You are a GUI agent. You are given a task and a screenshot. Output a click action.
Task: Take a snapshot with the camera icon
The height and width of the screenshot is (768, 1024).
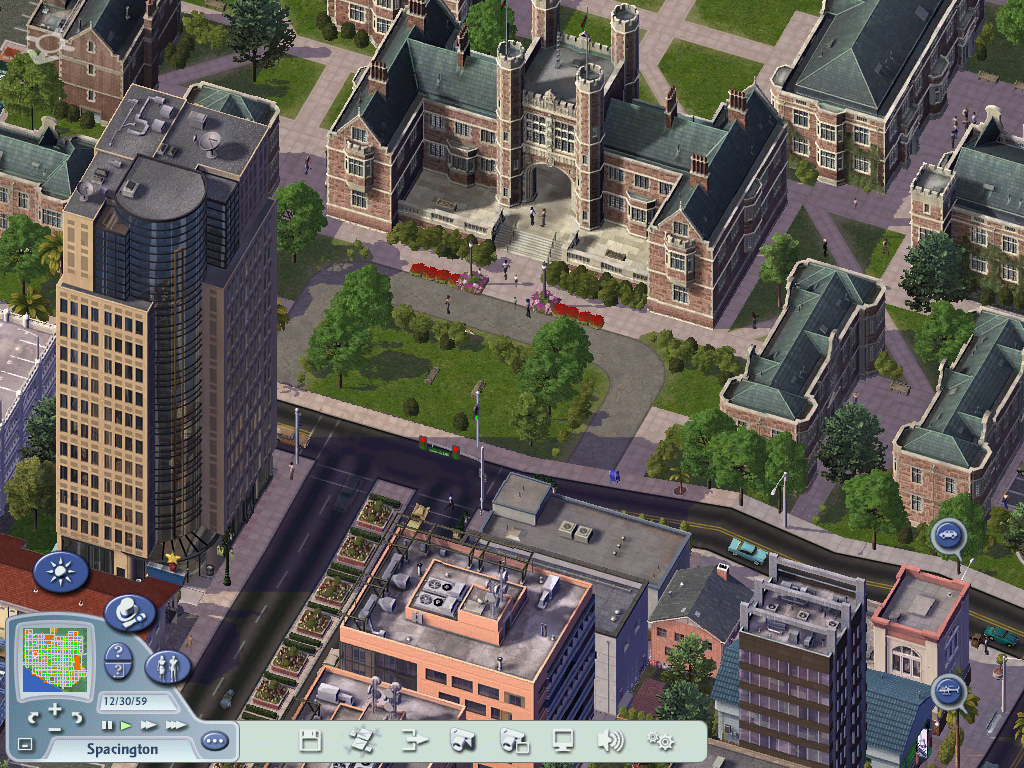pyautogui.click(x=461, y=741)
